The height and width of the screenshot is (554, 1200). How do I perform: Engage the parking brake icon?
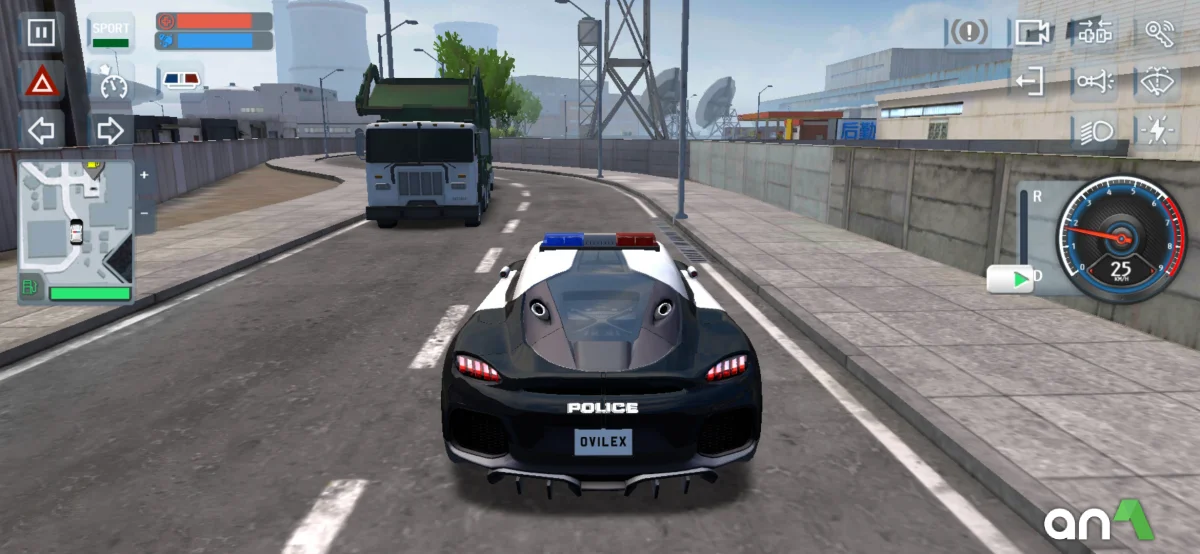point(967,32)
